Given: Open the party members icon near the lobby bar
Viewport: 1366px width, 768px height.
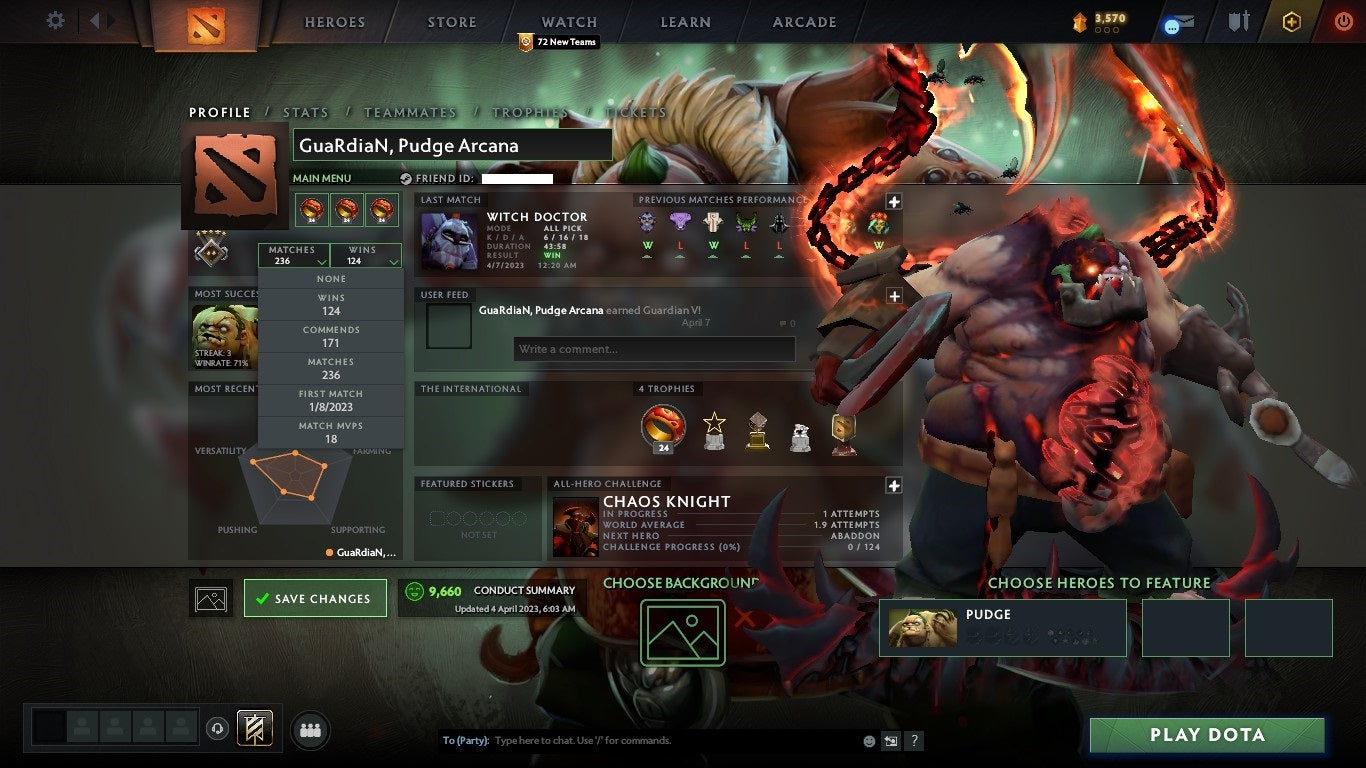Looking at the screenshot, I should tap(310, 730).
